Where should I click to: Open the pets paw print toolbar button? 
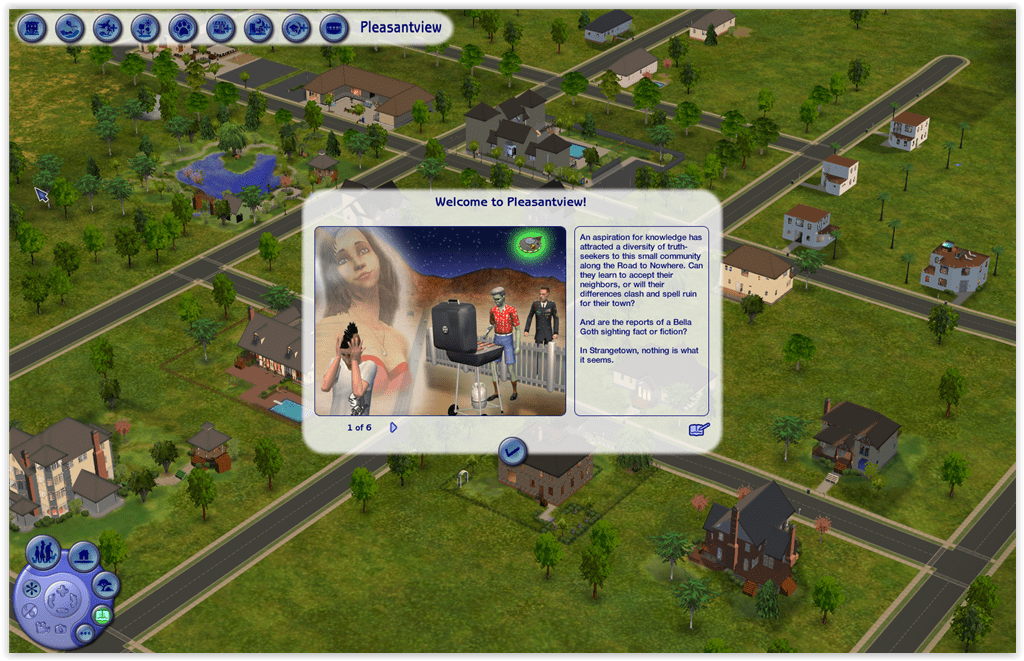click(x=183, y=27)
